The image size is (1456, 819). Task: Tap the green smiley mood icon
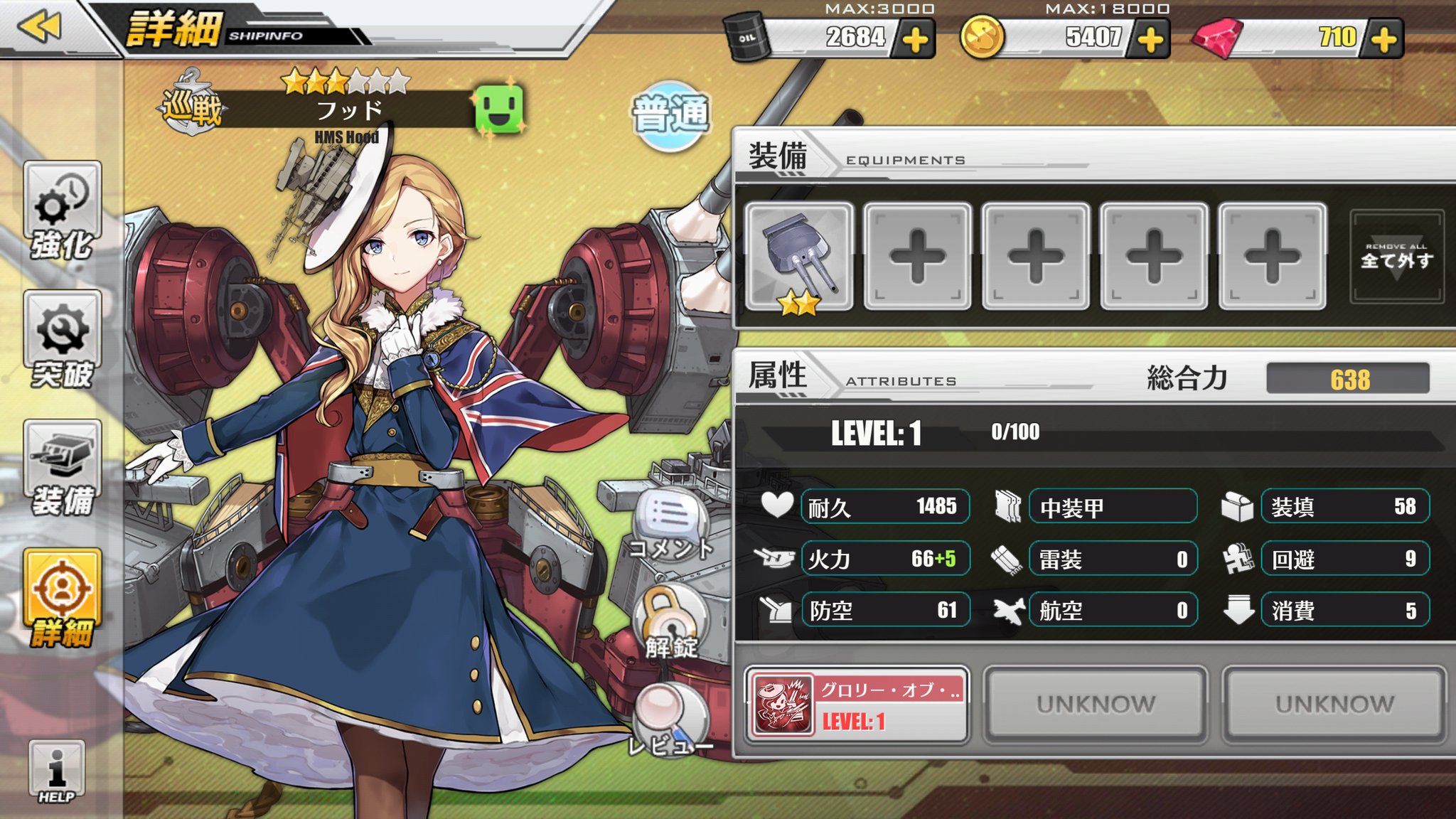[499, 109]
